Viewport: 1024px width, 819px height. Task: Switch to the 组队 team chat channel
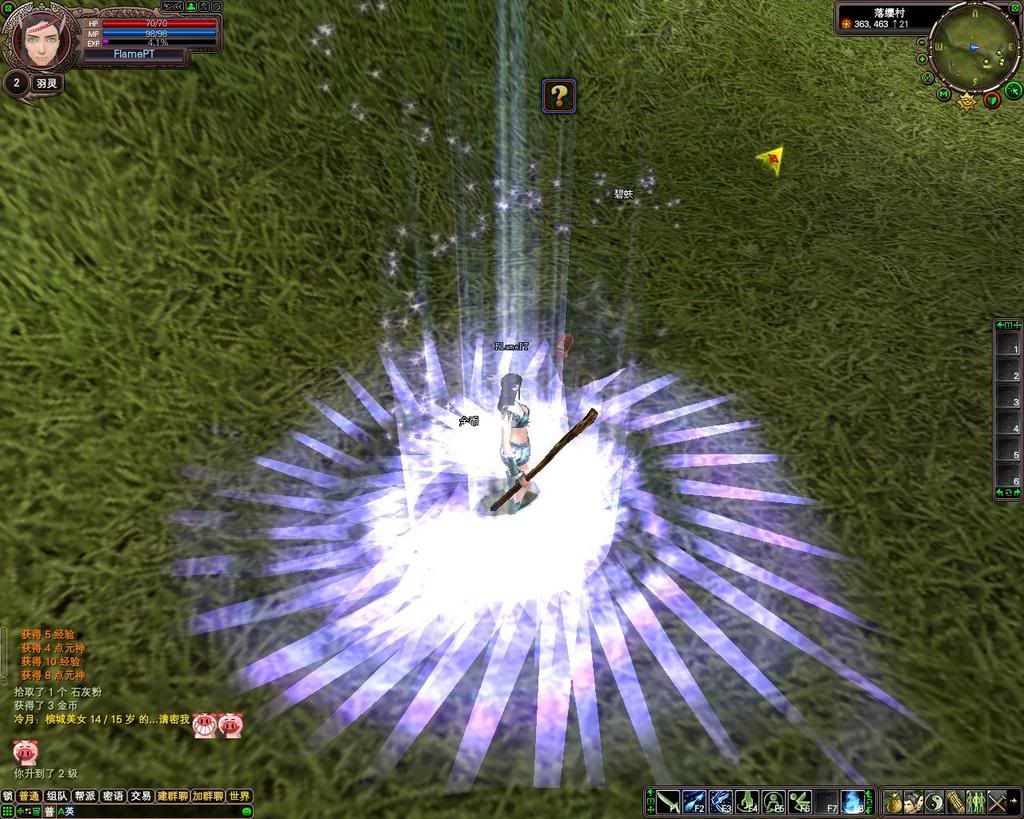coord(57,796)
